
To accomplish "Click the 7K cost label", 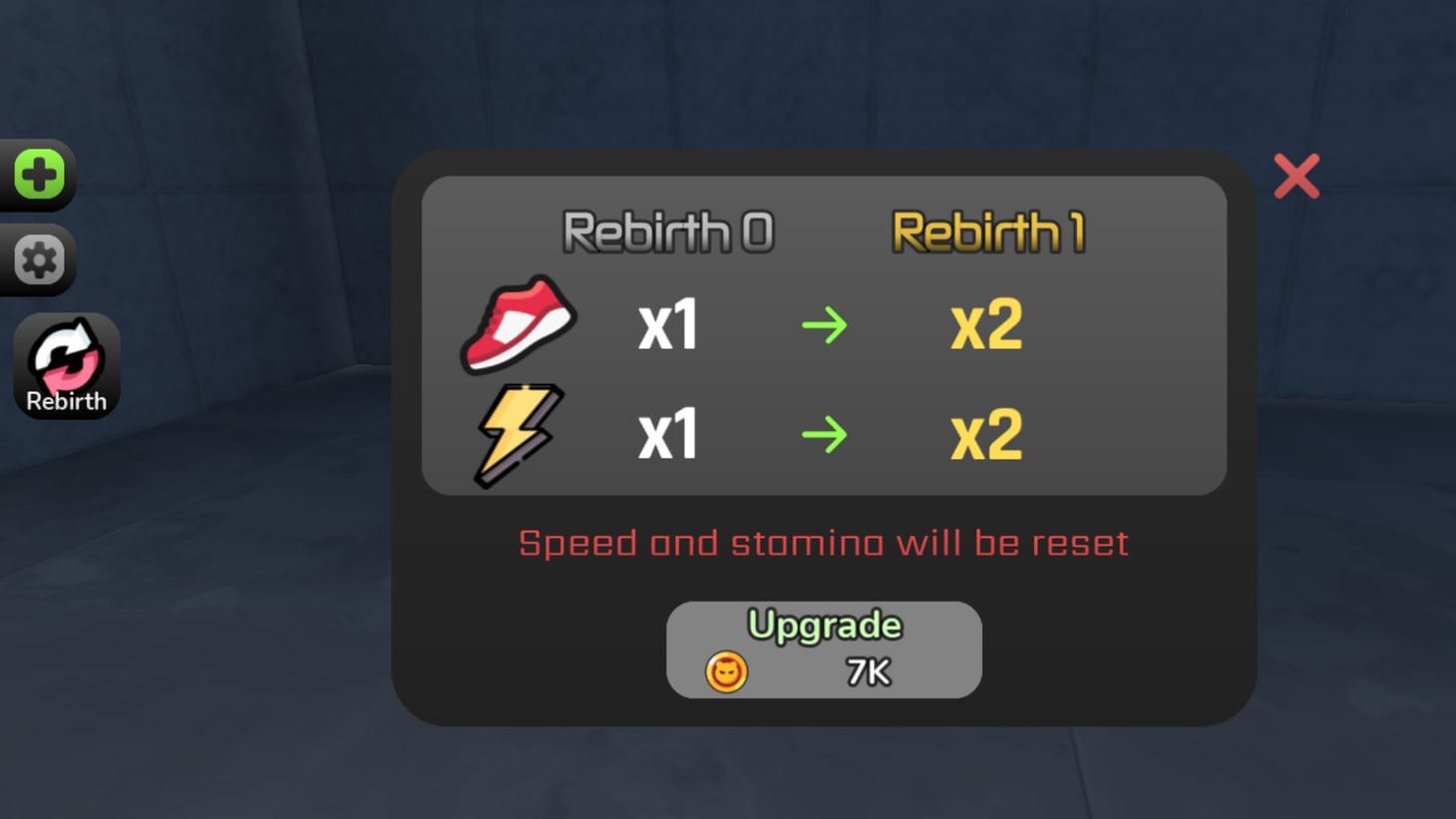I will tap(867, 671).
